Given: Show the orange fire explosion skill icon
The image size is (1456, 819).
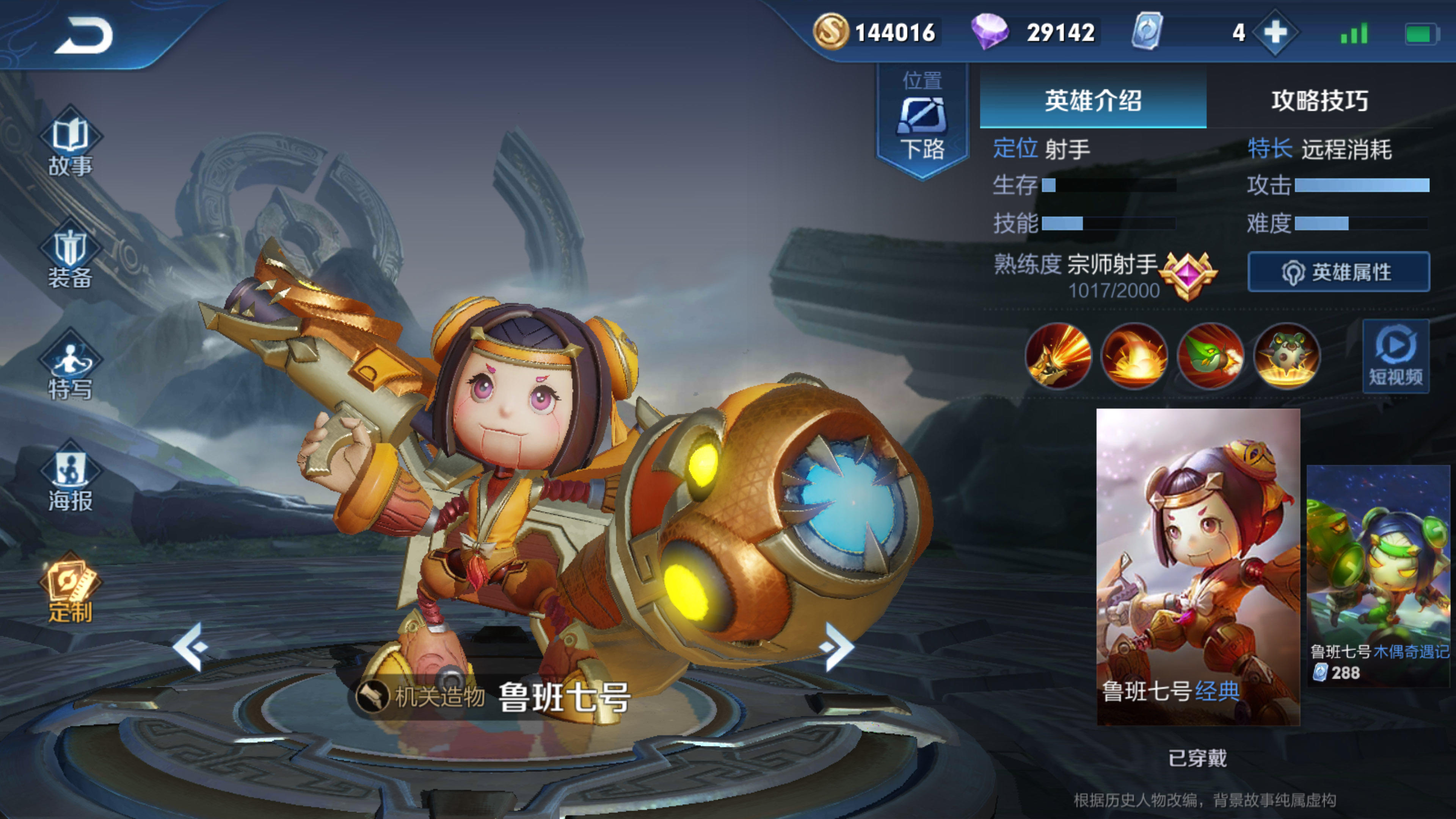Looking at the screenshot, I should coord(1134,356).
